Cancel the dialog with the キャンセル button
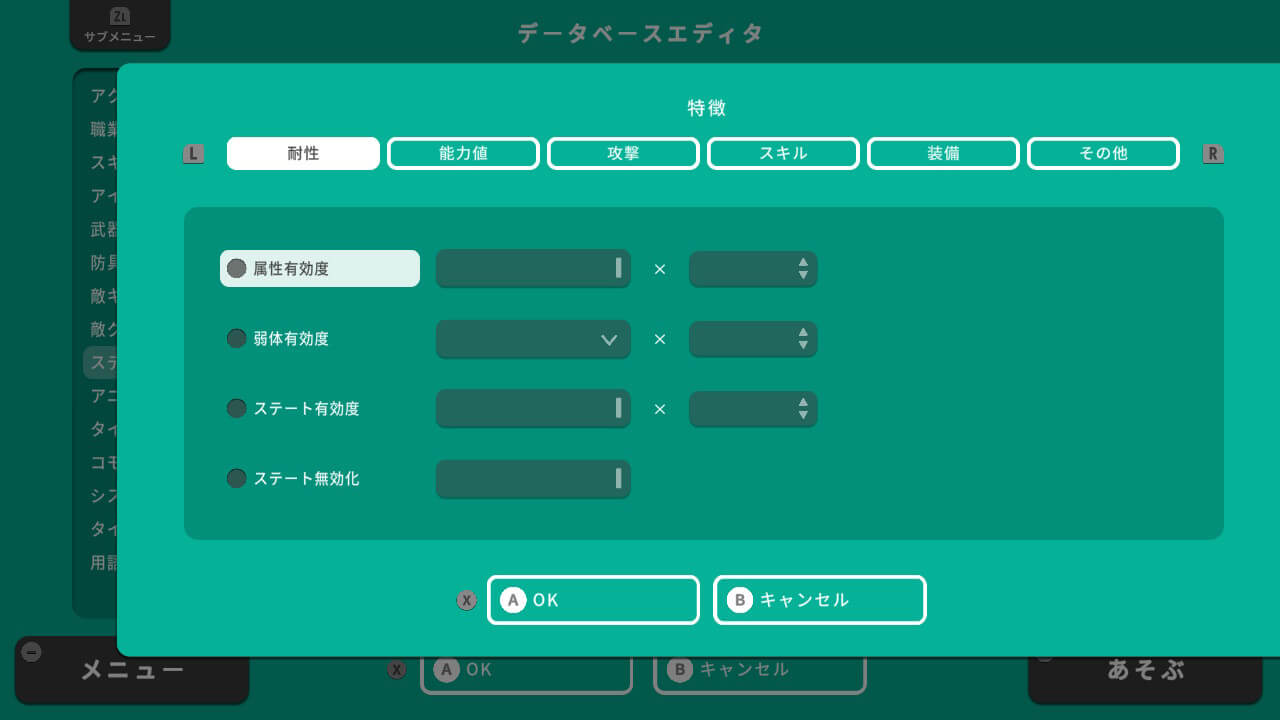Viewport: 1280px width, 720px height. click(819, 600)
